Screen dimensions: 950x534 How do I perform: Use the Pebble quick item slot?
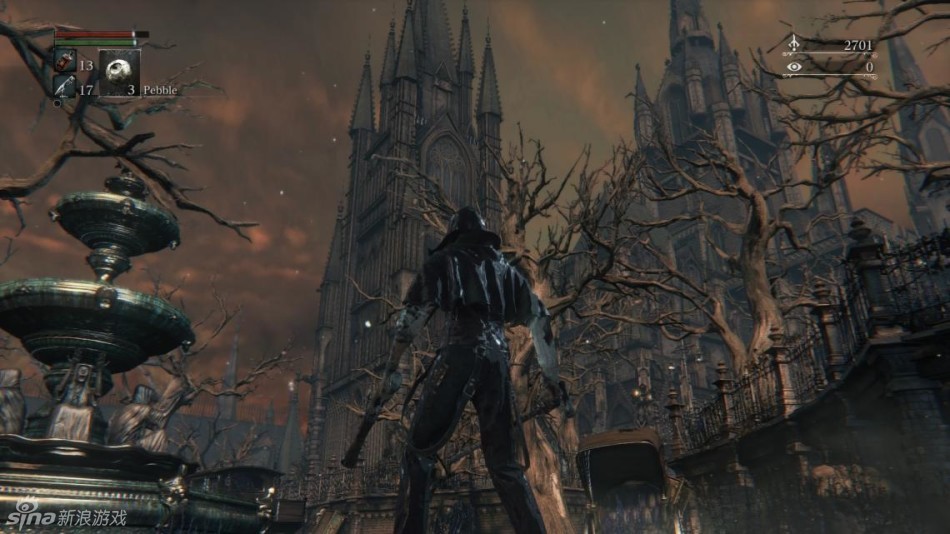click(118, 72)
